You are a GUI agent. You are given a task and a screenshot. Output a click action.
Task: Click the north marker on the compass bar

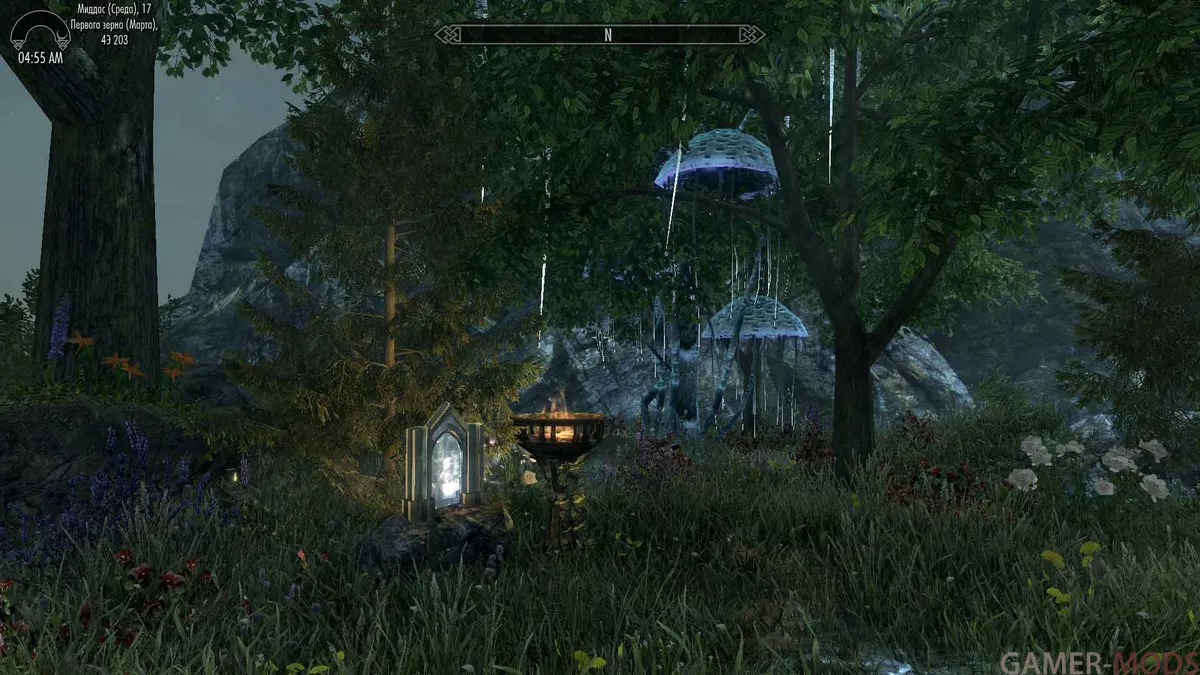607,35
